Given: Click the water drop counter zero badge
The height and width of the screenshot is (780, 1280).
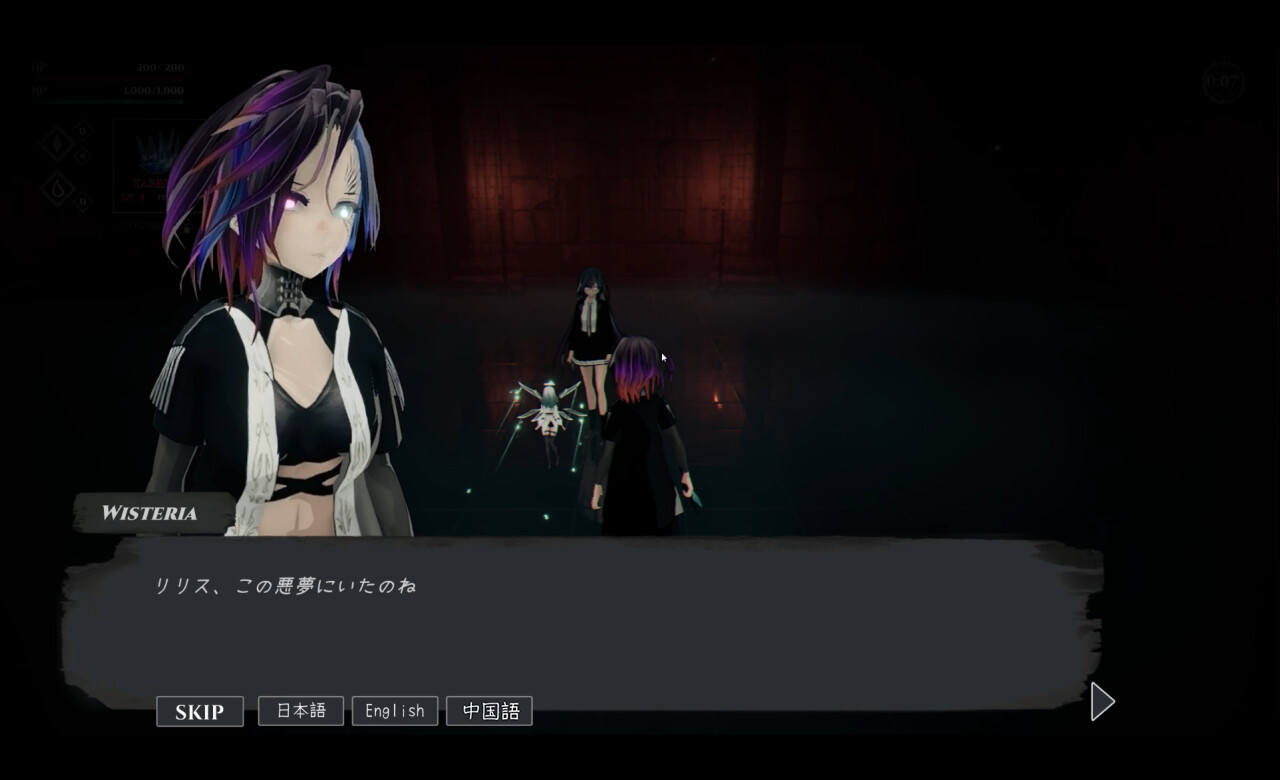Looking at the screenshot, I should coord(82,202).
